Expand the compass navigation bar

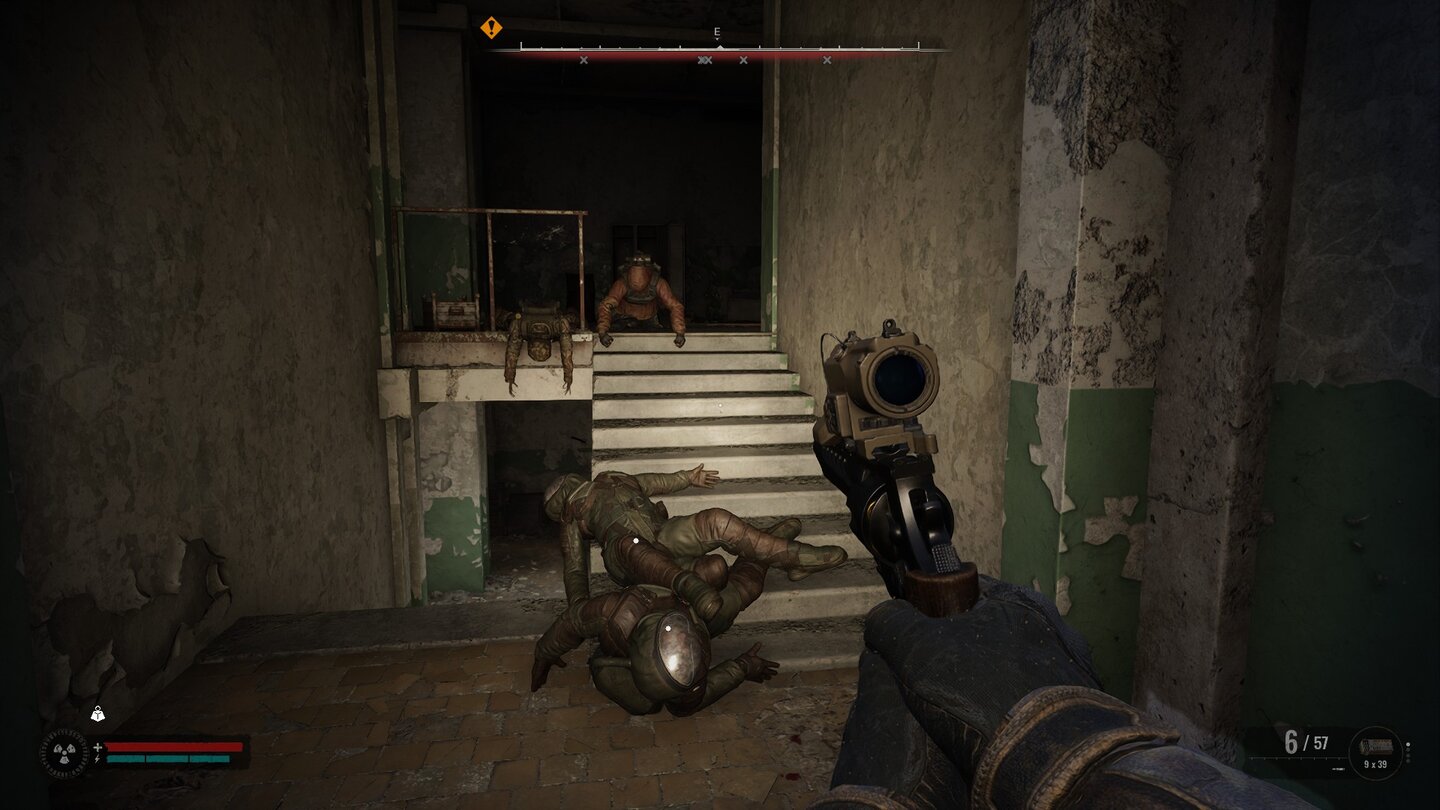(716, 45)
